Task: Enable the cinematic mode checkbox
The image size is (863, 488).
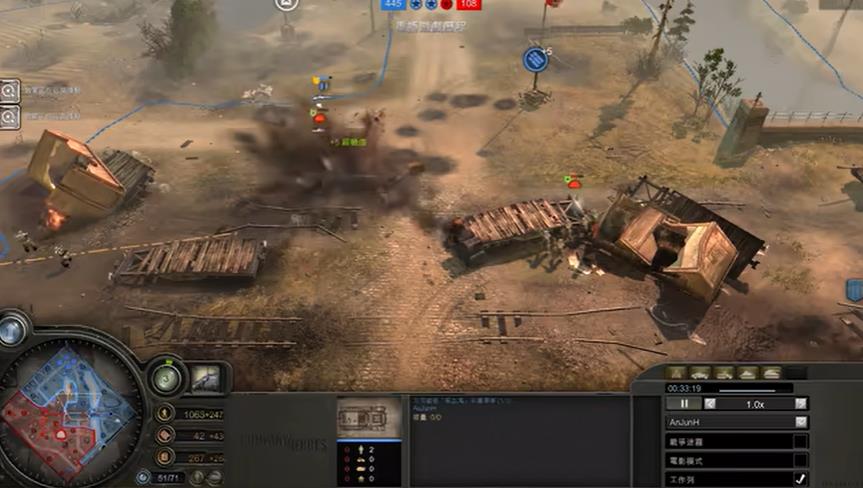Action: (800, 460)
